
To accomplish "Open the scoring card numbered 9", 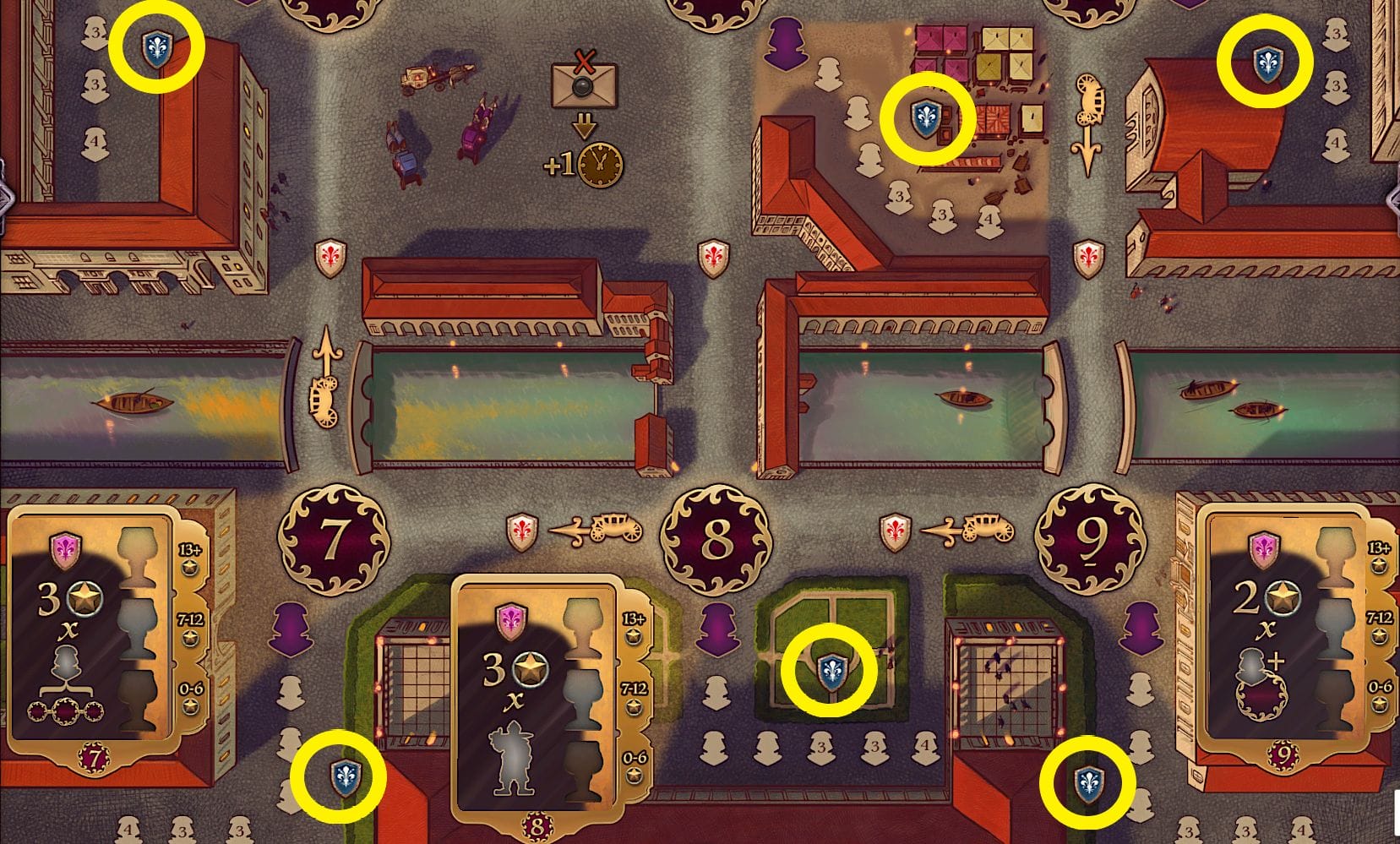I will [x=1284, y=634].
